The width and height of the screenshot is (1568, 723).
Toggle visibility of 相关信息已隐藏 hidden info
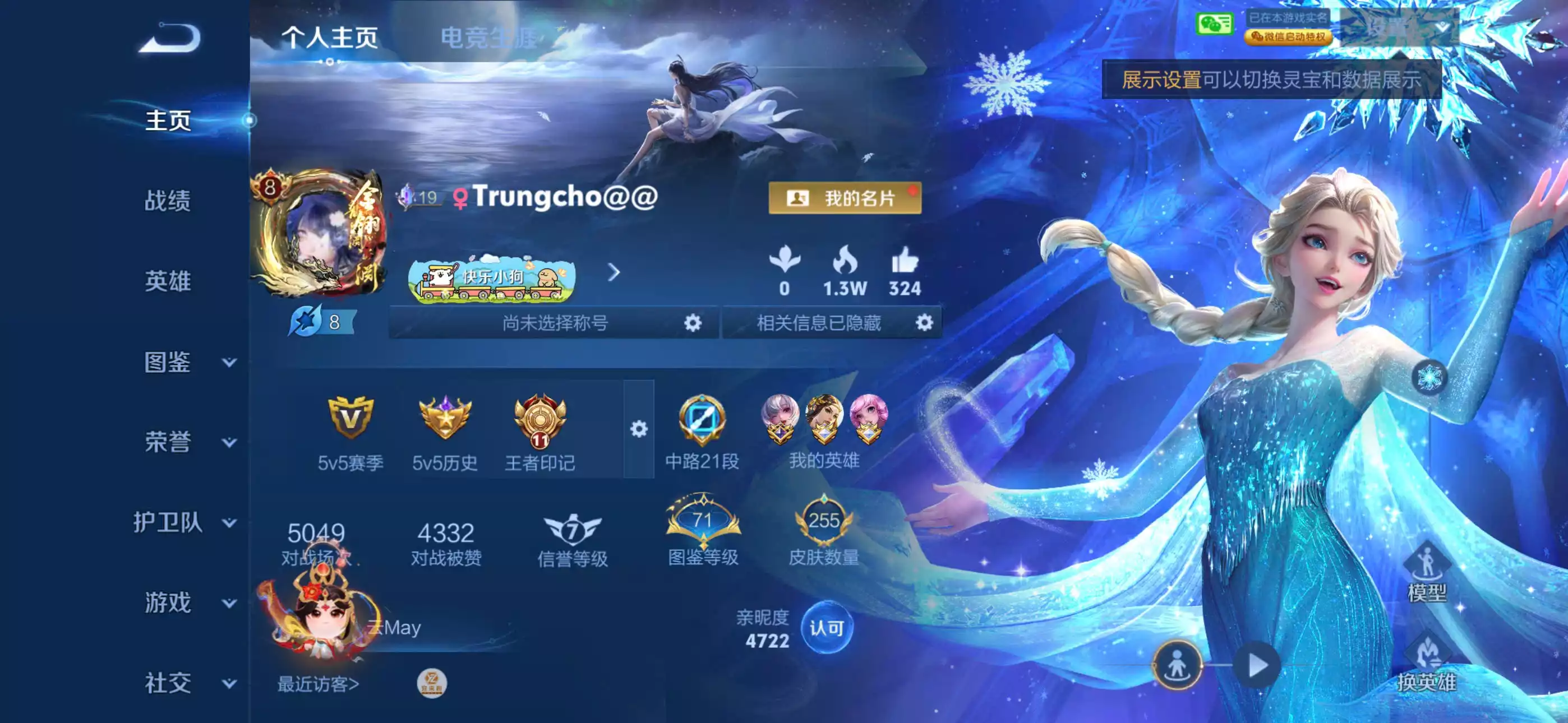tap(925, 323)
